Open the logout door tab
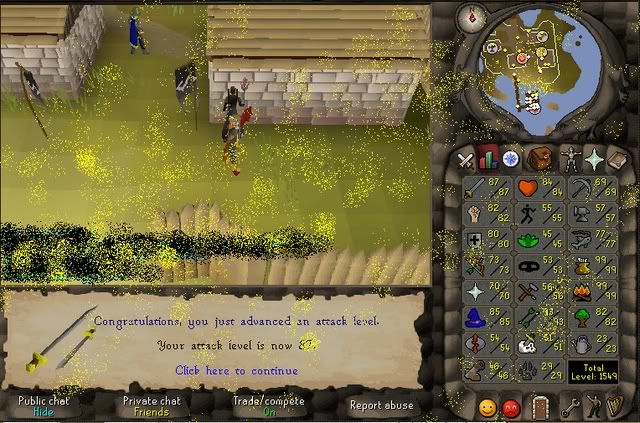This screenshot has width=640, height=423. pos(540,408)
